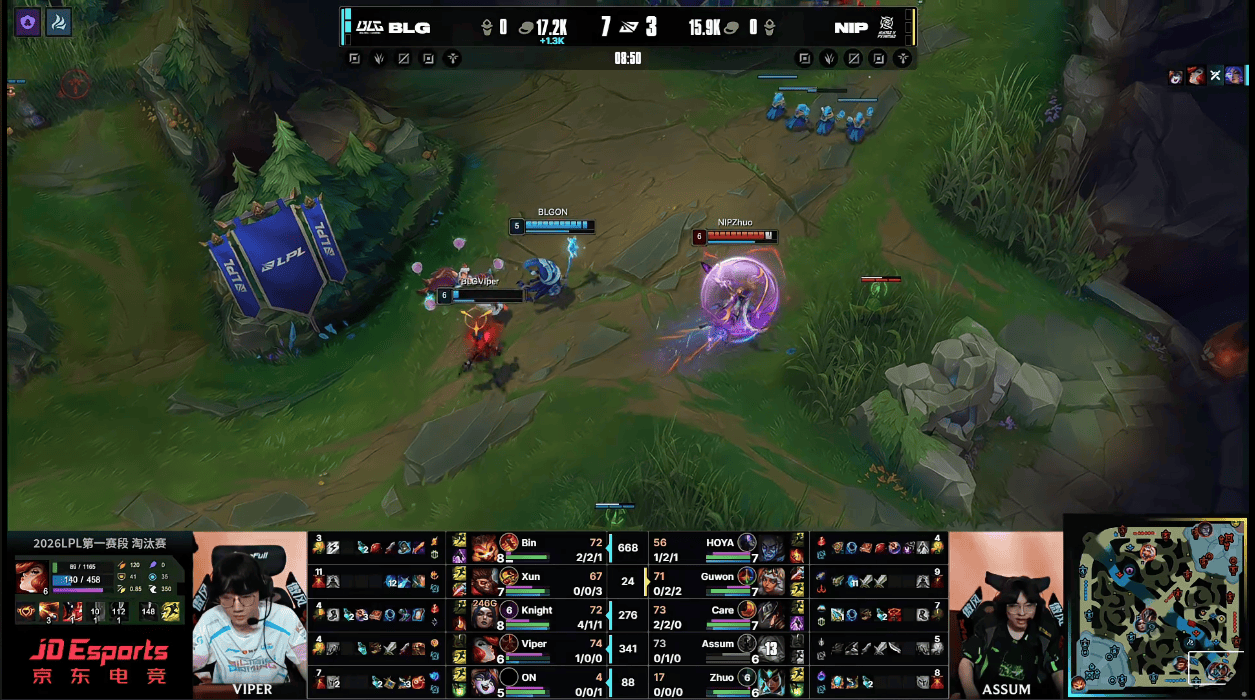Click Miss Fortune's portrait in the champion panel
The height and width of the screenshot is (700, 1255).
29,577
